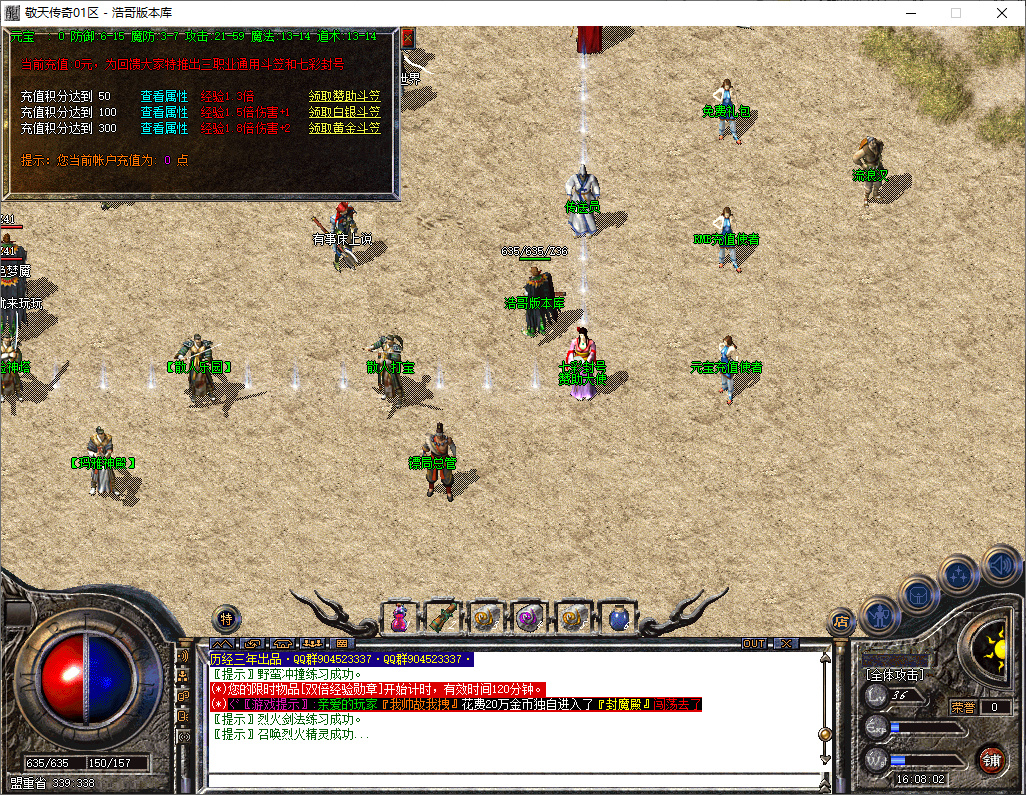Maximize the game window
This screenshot has width=1026, height=795.
(x=955, y=13)
